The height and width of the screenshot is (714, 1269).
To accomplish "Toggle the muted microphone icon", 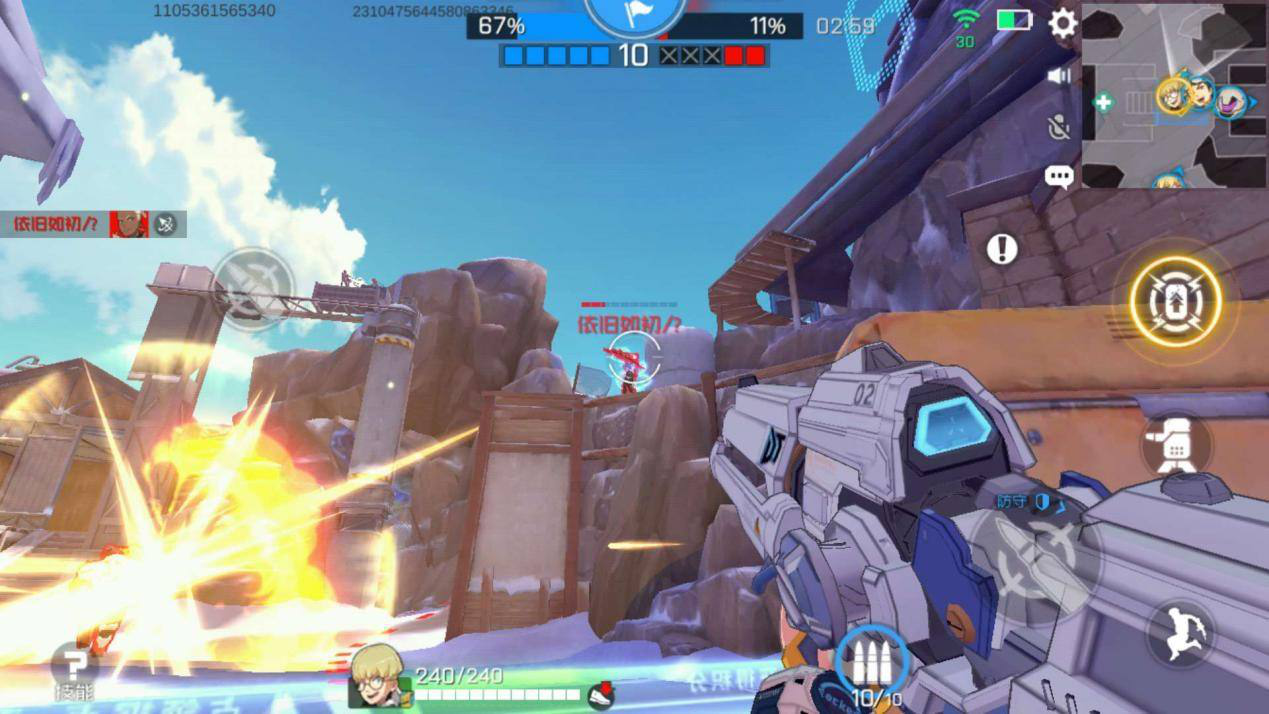I will pos(1059,127).
